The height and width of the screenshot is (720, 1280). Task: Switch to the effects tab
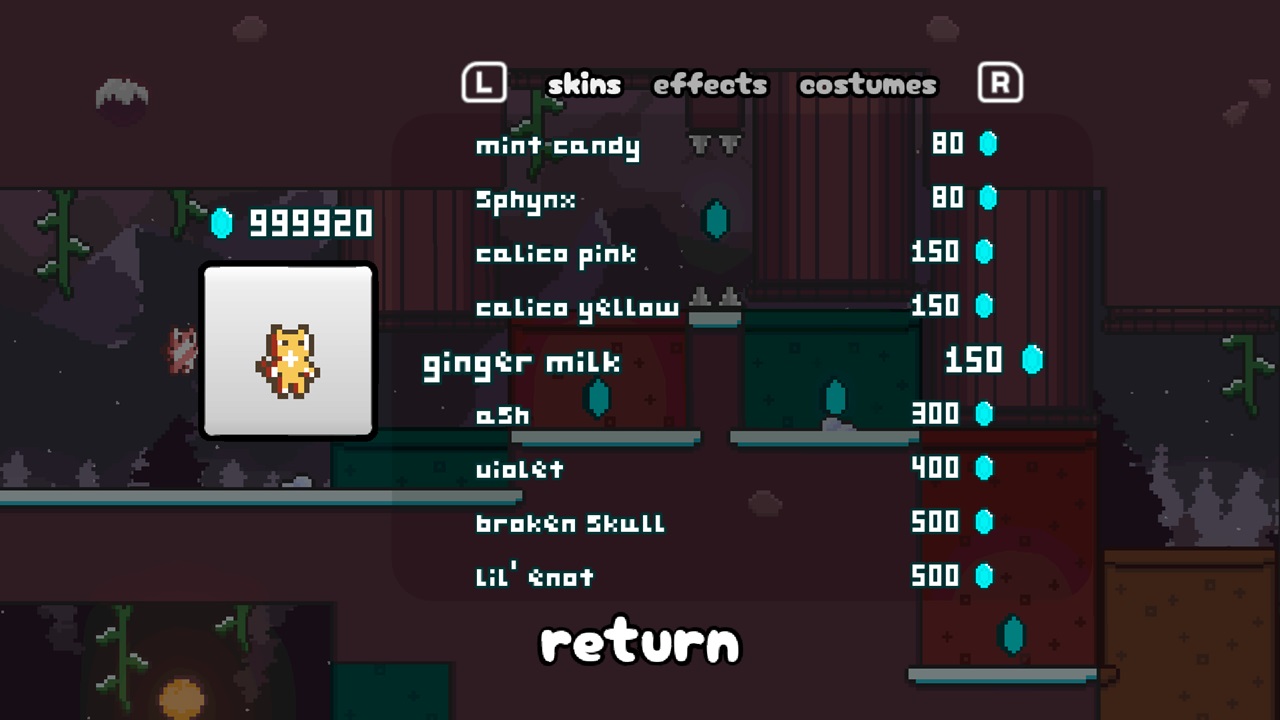710,86
